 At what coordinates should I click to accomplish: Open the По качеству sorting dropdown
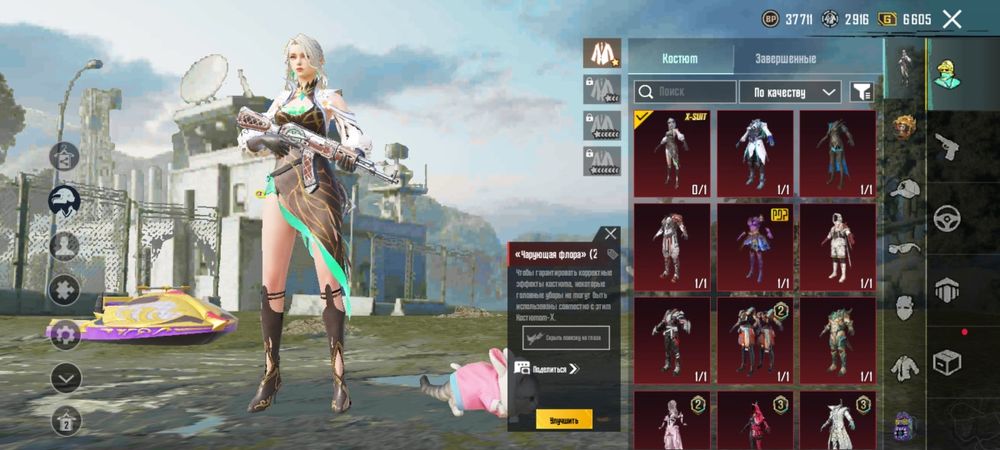tap(790, 92)
